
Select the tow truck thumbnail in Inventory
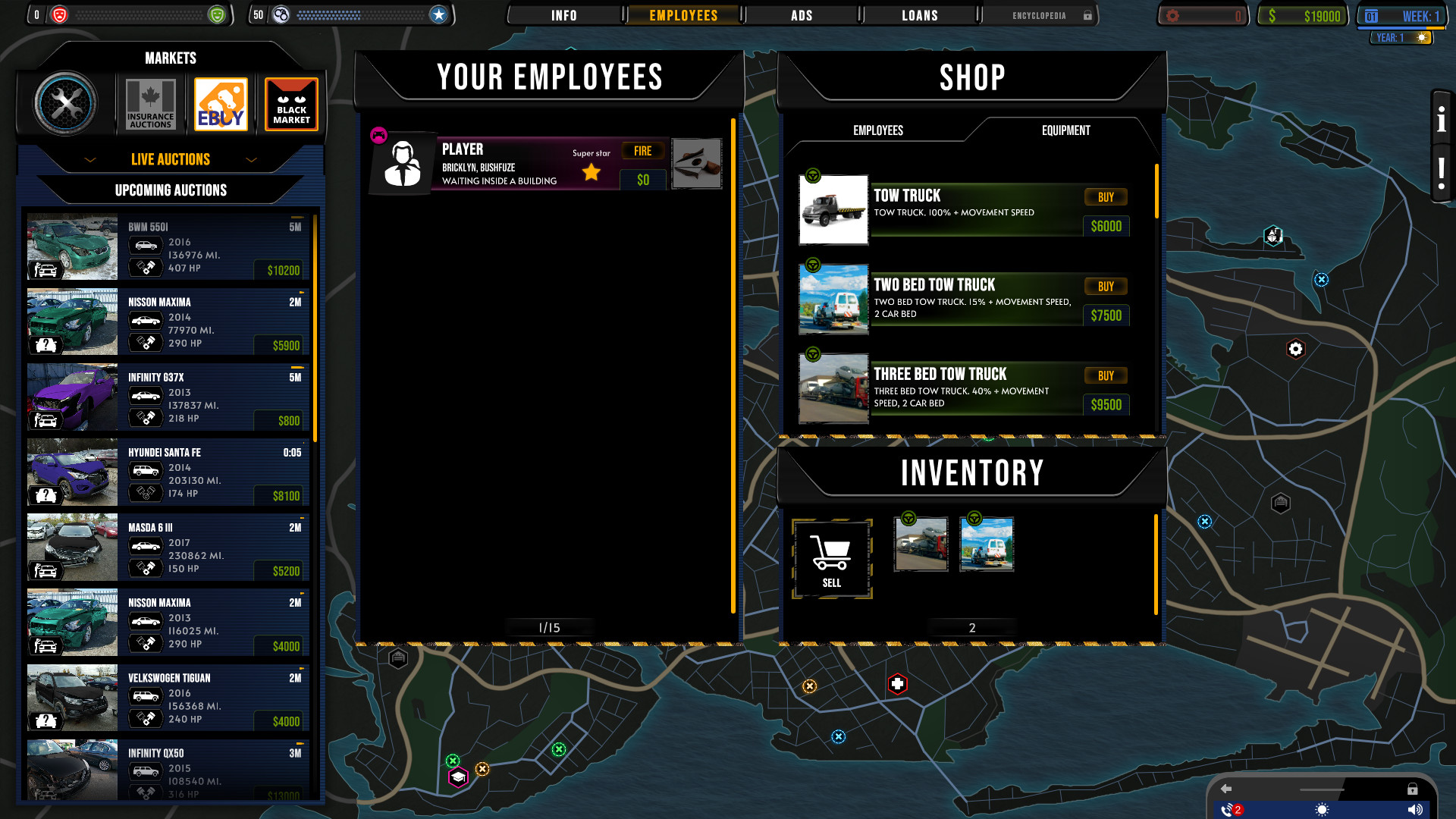tap(921, 544)
